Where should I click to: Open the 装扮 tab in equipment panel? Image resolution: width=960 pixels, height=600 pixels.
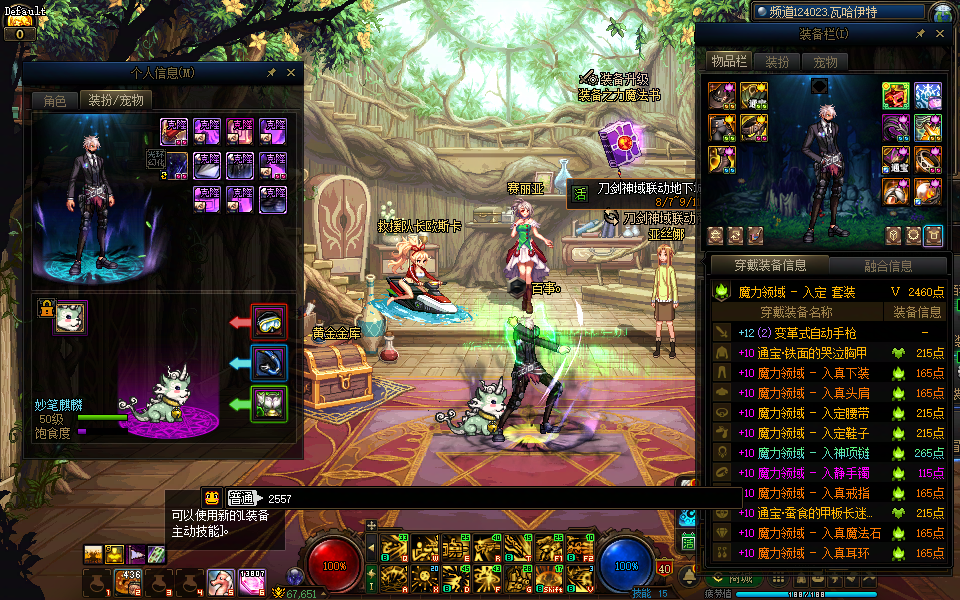(x=776, y=62)
